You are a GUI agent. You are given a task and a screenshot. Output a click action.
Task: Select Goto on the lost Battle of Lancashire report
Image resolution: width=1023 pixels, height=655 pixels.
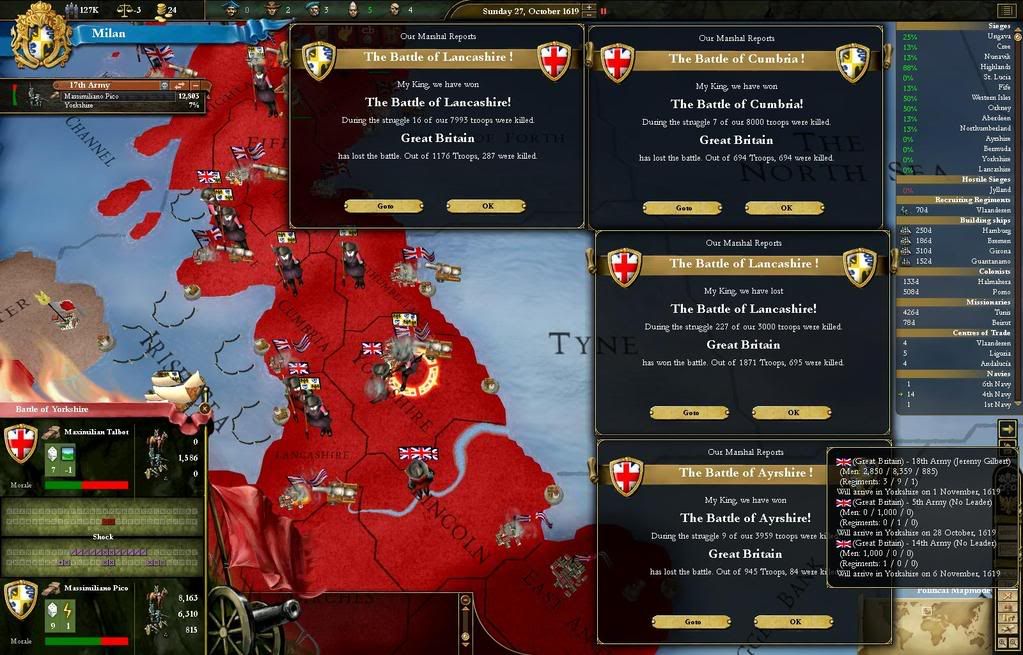690,413
